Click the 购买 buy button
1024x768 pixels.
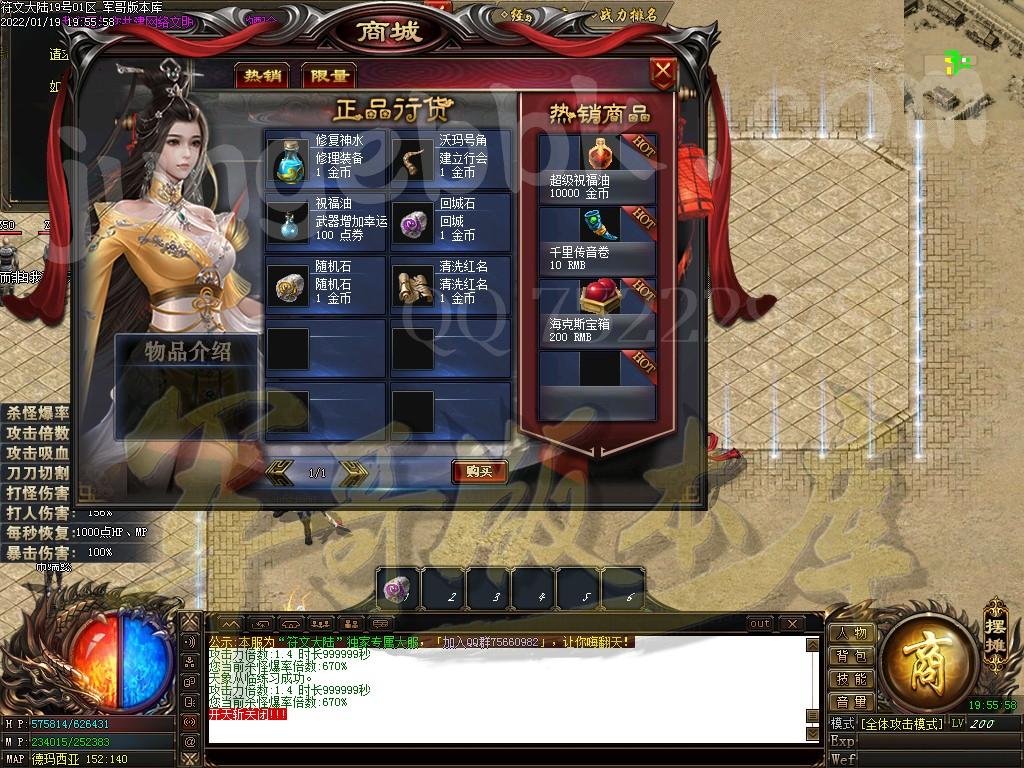(x=480, y=471)
